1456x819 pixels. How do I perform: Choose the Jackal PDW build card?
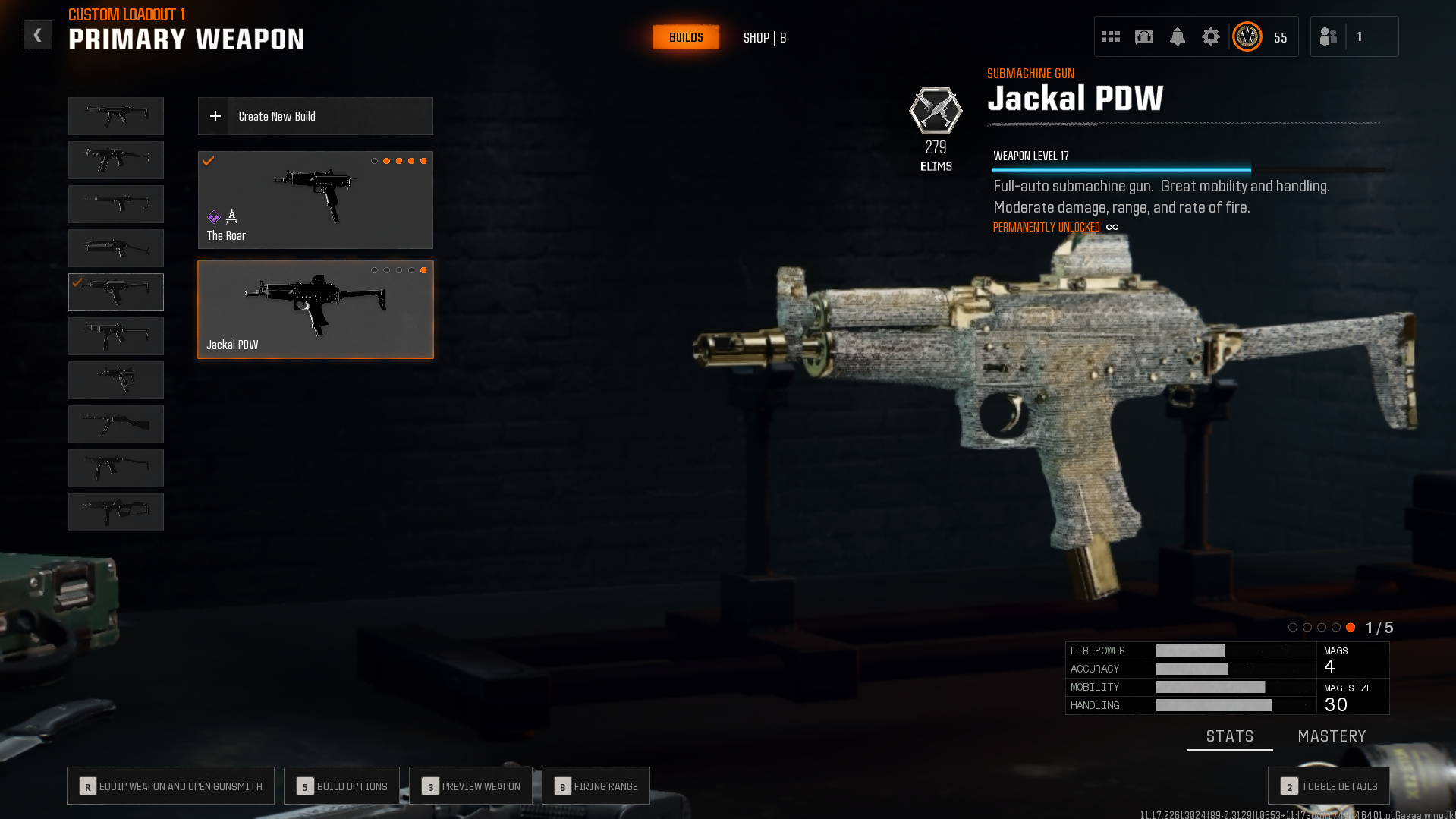316,310
